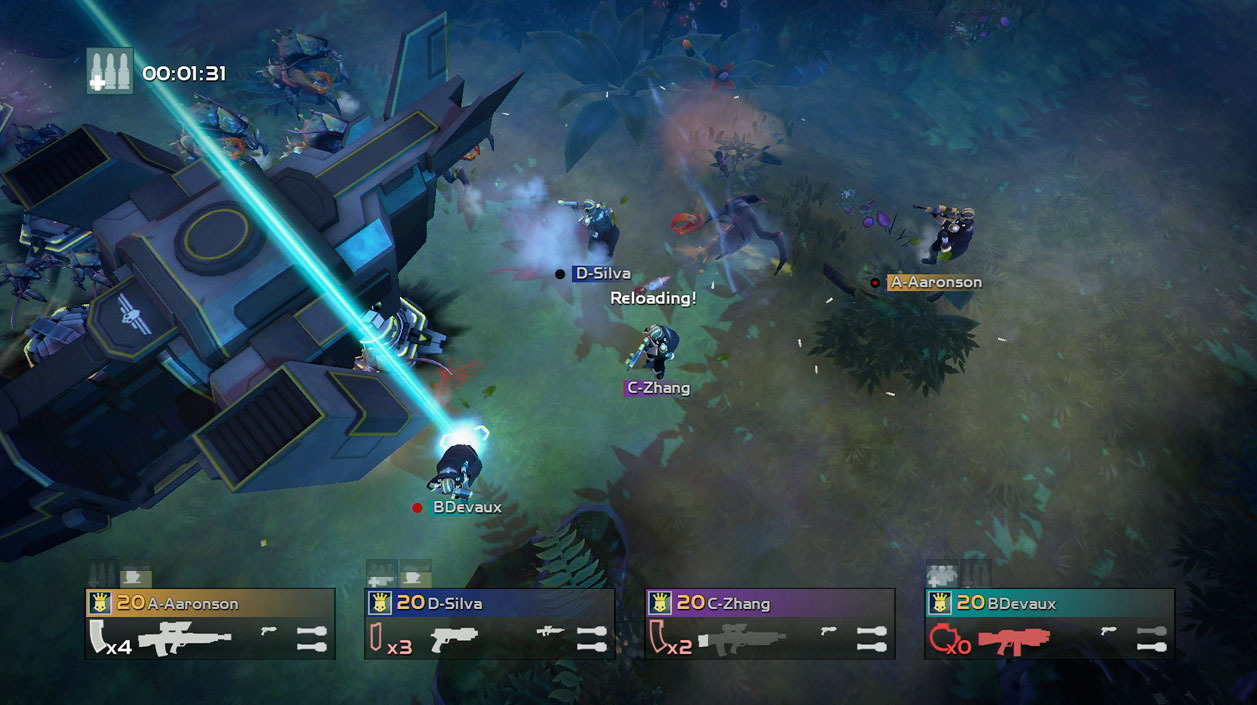Click D-Silva's skull rank badge
Image resolution: width=1257 pixels, height=705 pixels.
[379, 603]
